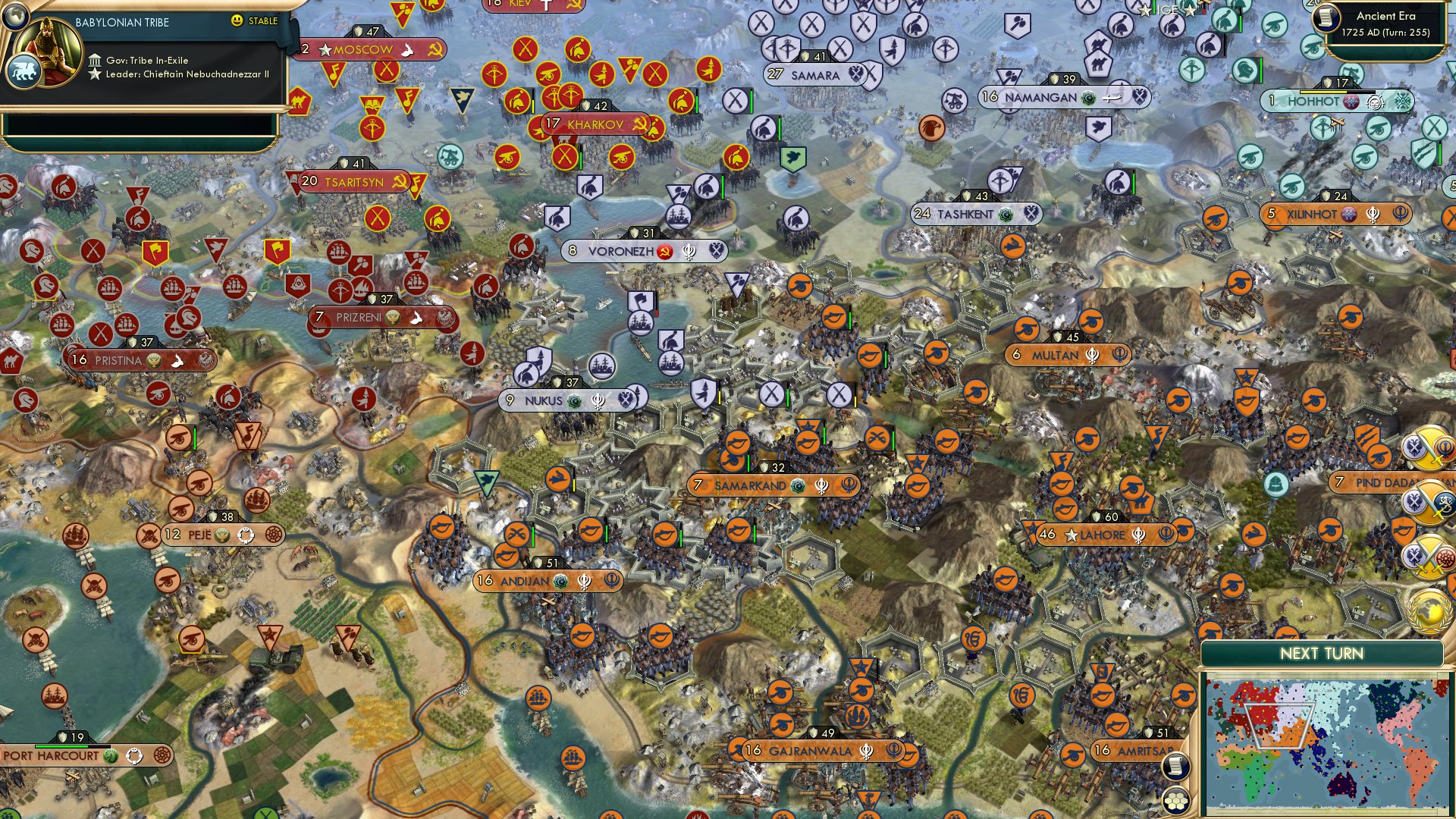Open the Ancient Era turn clock panel

[1389, 23]
